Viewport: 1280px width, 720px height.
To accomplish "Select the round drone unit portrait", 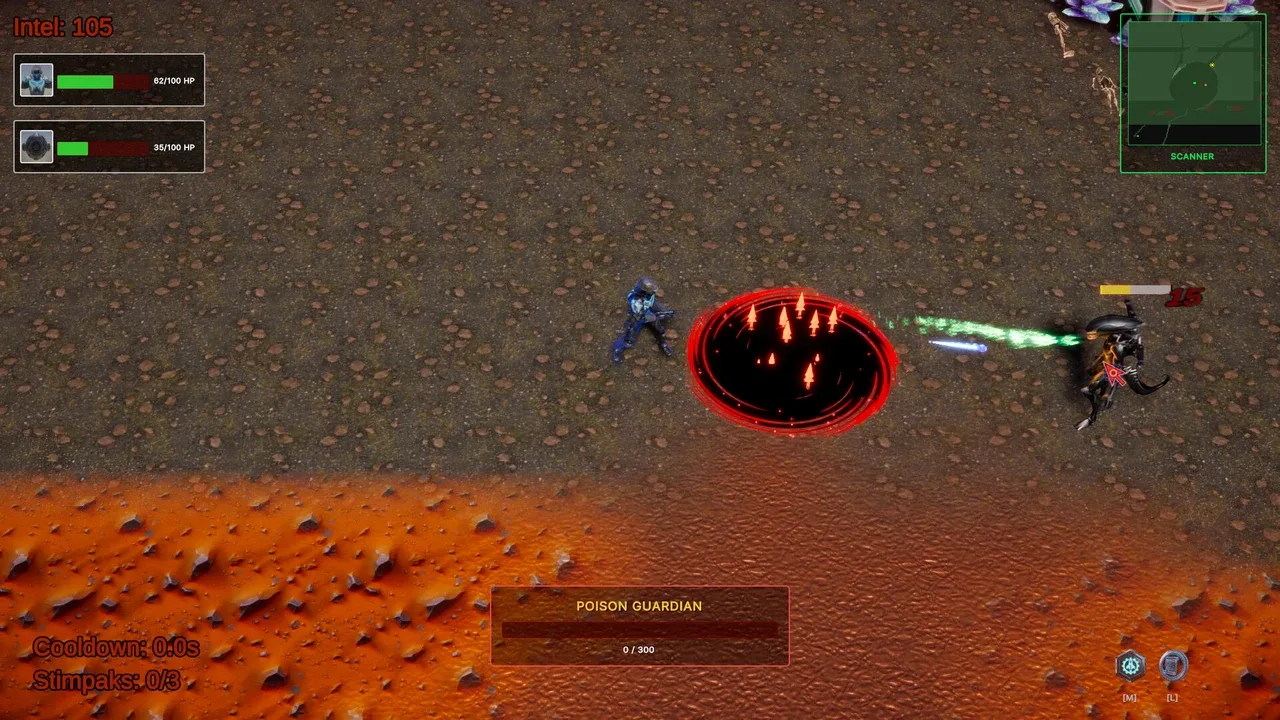I will [x=37, y=147].
